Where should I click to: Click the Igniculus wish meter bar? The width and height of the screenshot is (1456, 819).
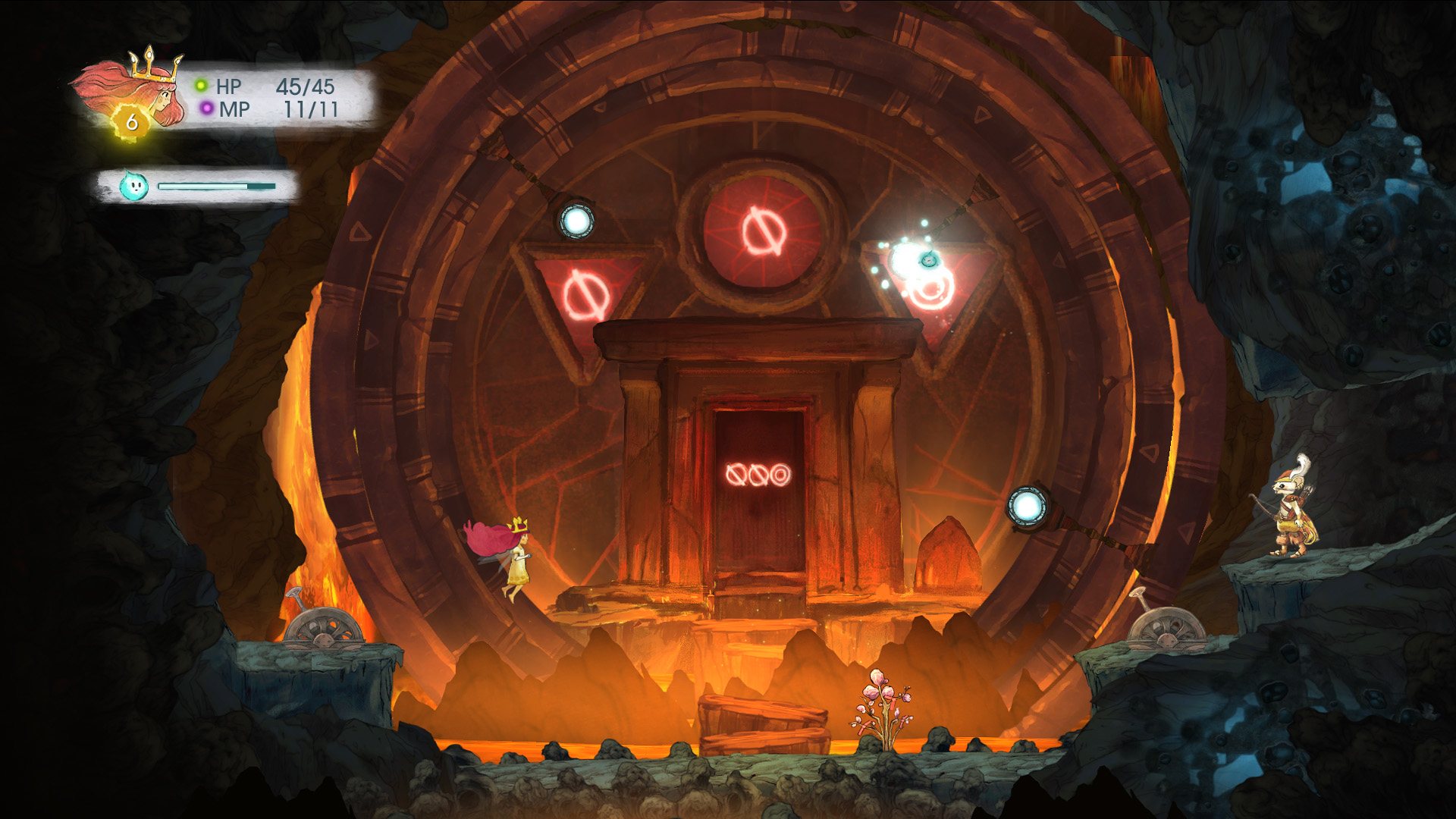coord(216,185)
